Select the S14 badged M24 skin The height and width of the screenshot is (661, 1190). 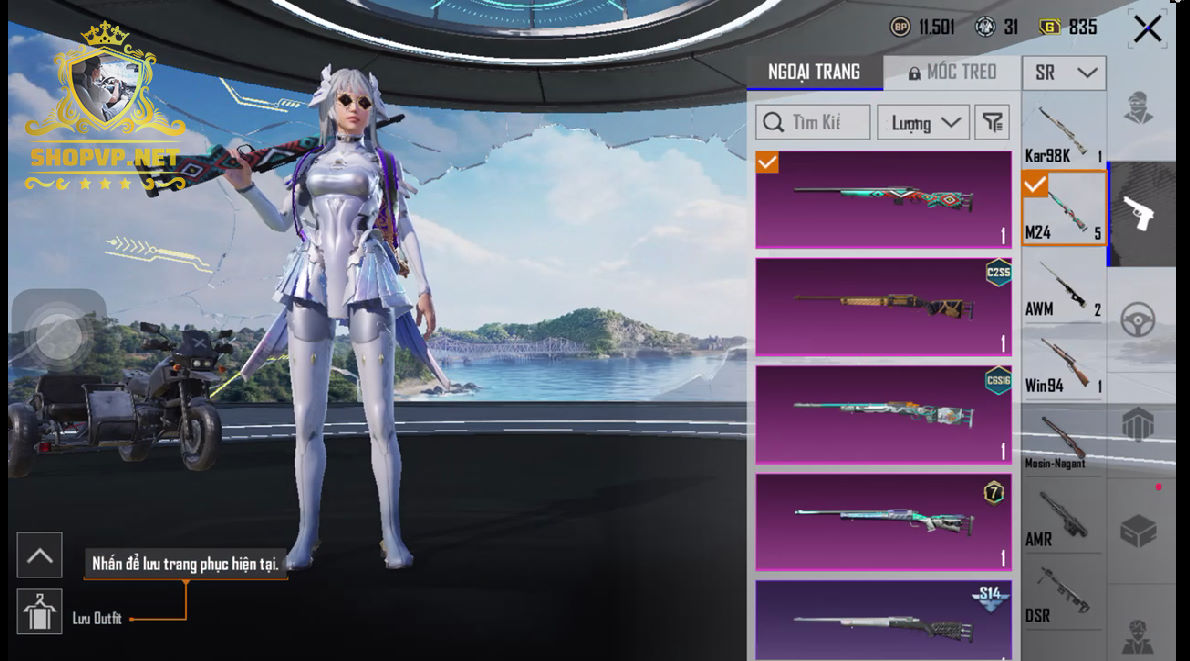click(883, 622)
